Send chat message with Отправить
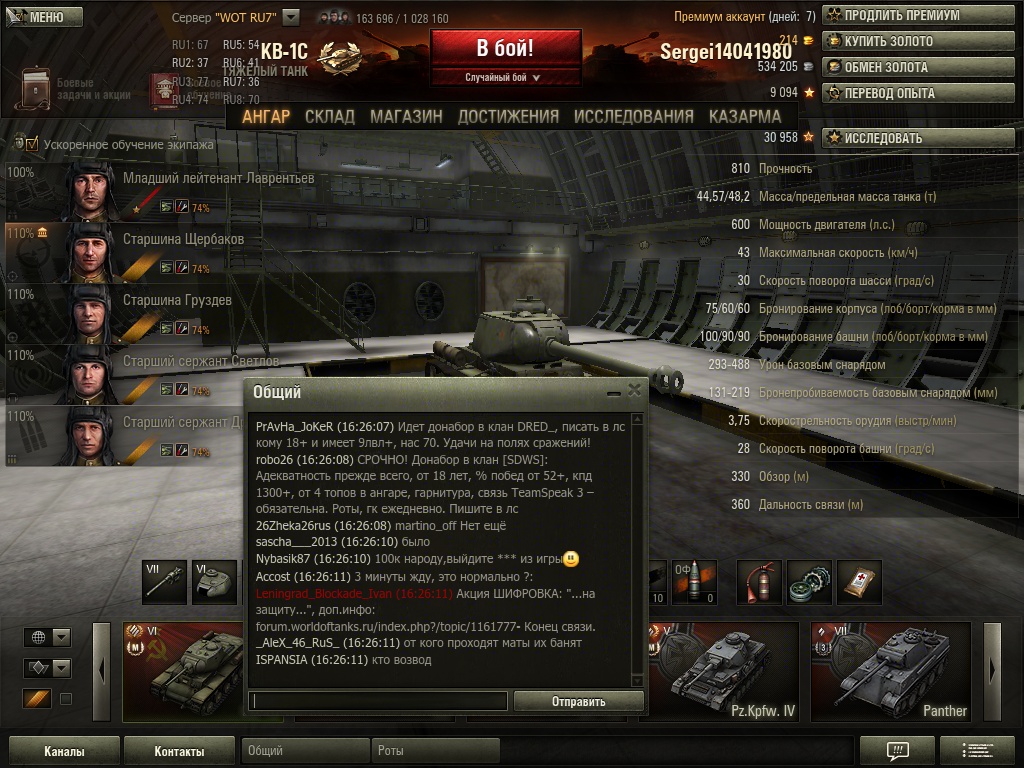This screenshot has height=768, width=1024. [578, 701]
